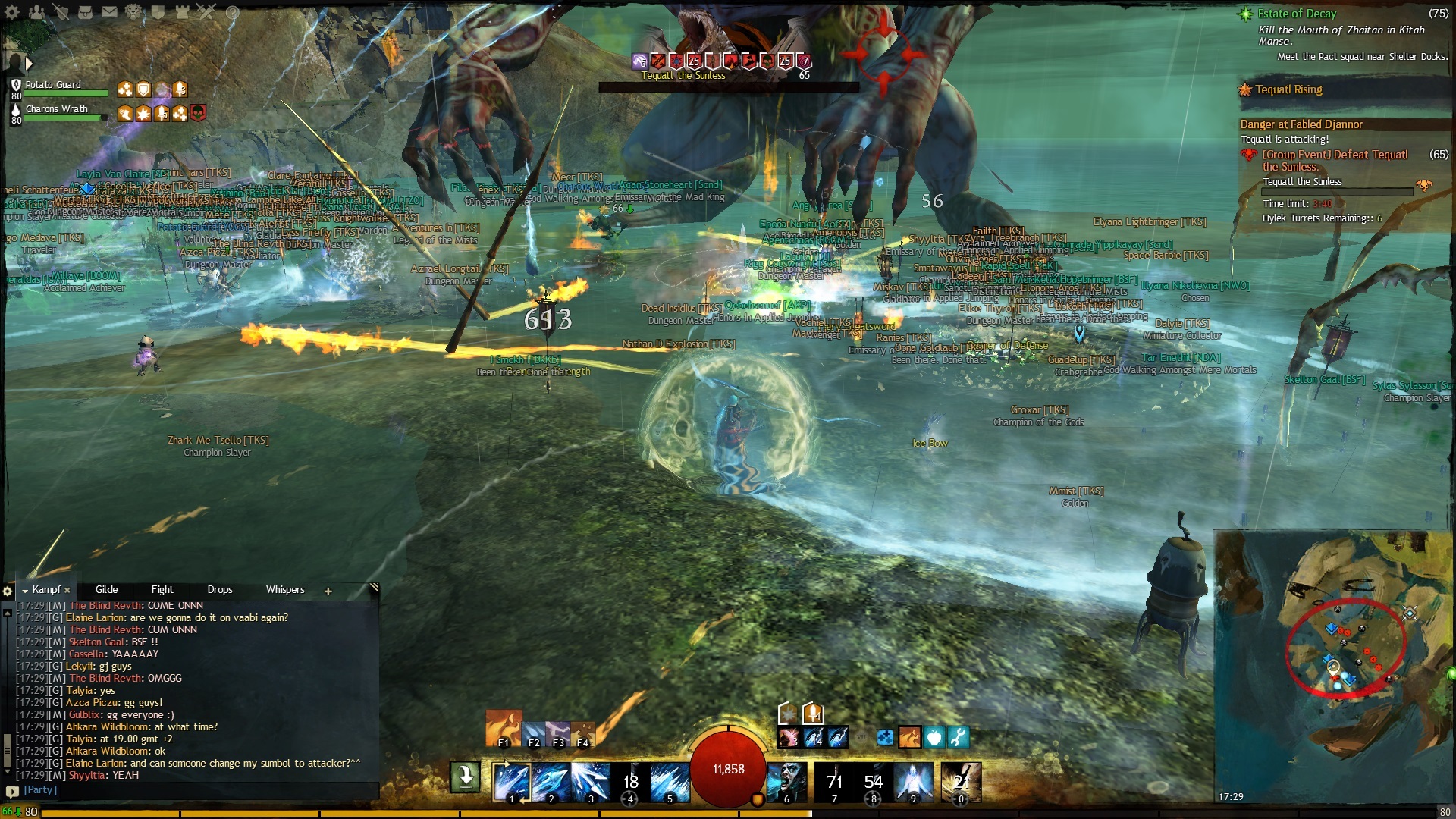The height and width of the screenshot is (819, 1456).
Task: Select the Tequatl Rising objective tracker
Action: (1288, 89)
